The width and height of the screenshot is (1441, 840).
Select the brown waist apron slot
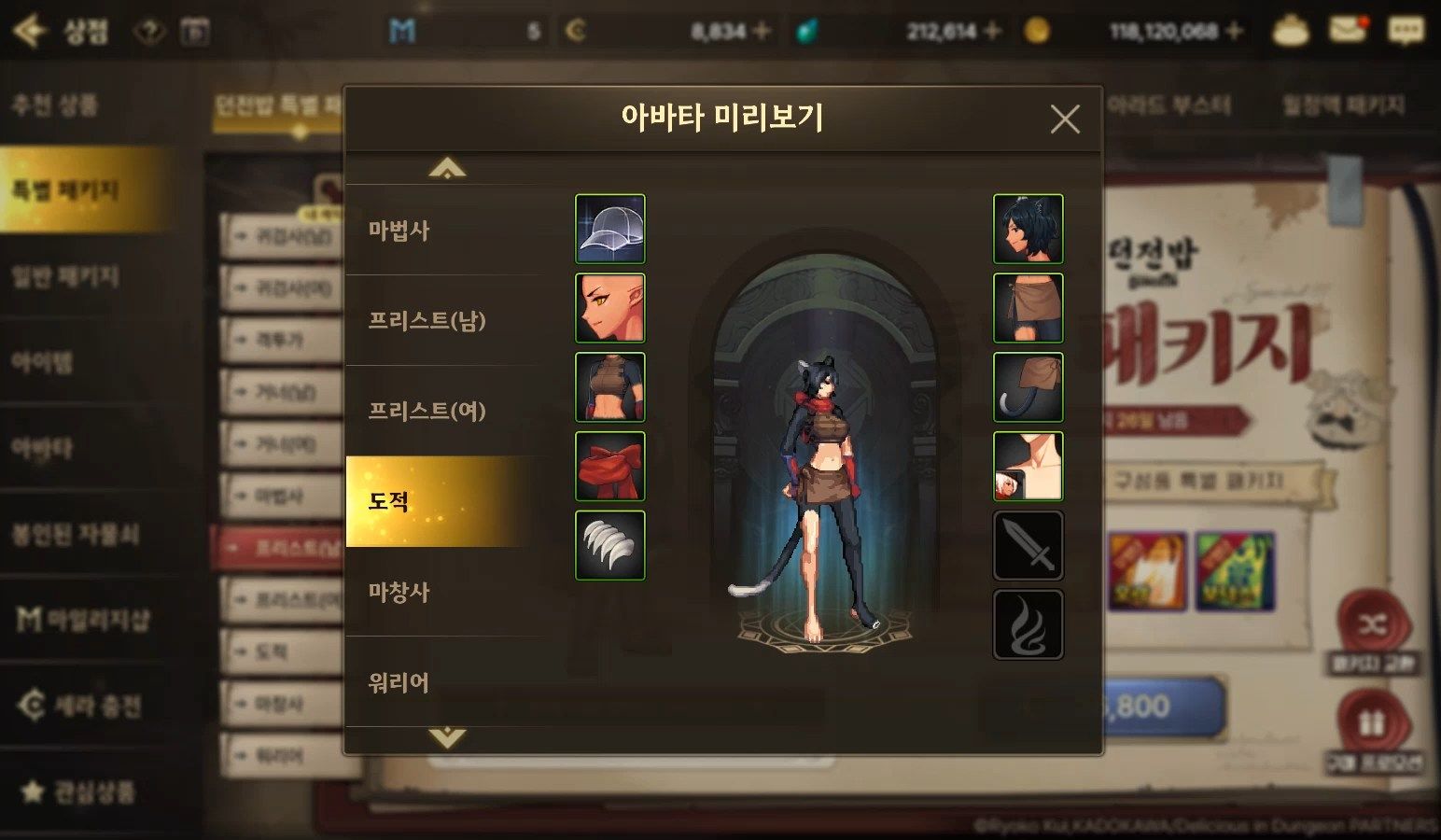[x=1028, y=308]
